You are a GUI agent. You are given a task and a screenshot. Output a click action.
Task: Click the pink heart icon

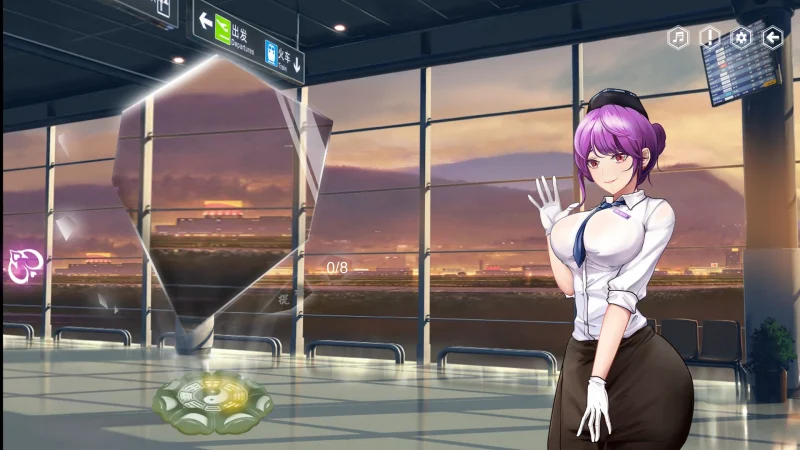pyautogui.click(x=21, y=265)
